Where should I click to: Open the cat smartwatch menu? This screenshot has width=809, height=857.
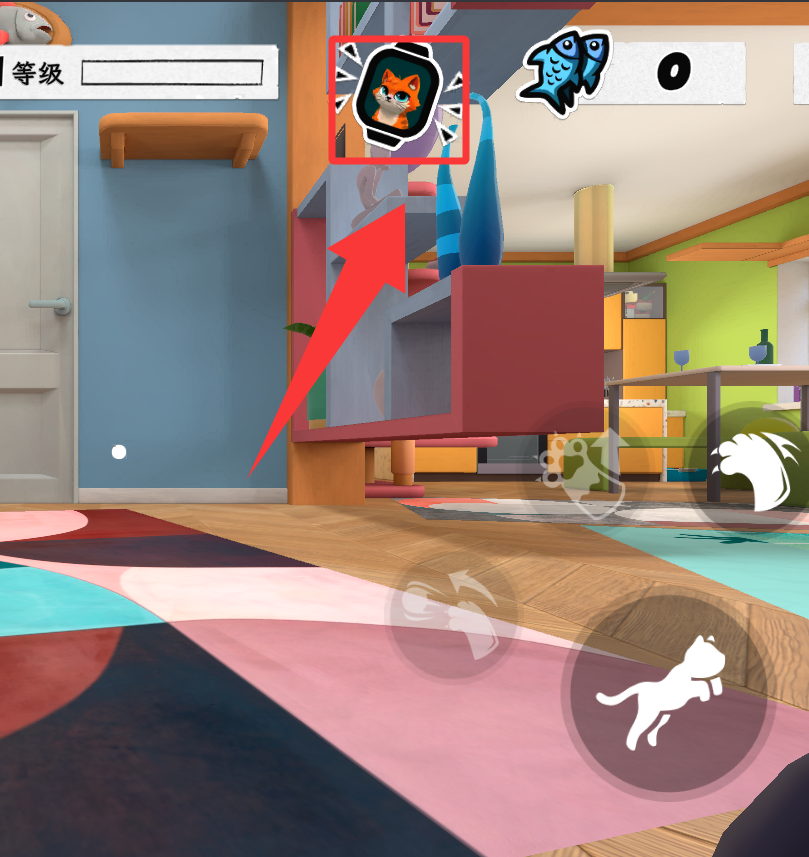(399, 96)
